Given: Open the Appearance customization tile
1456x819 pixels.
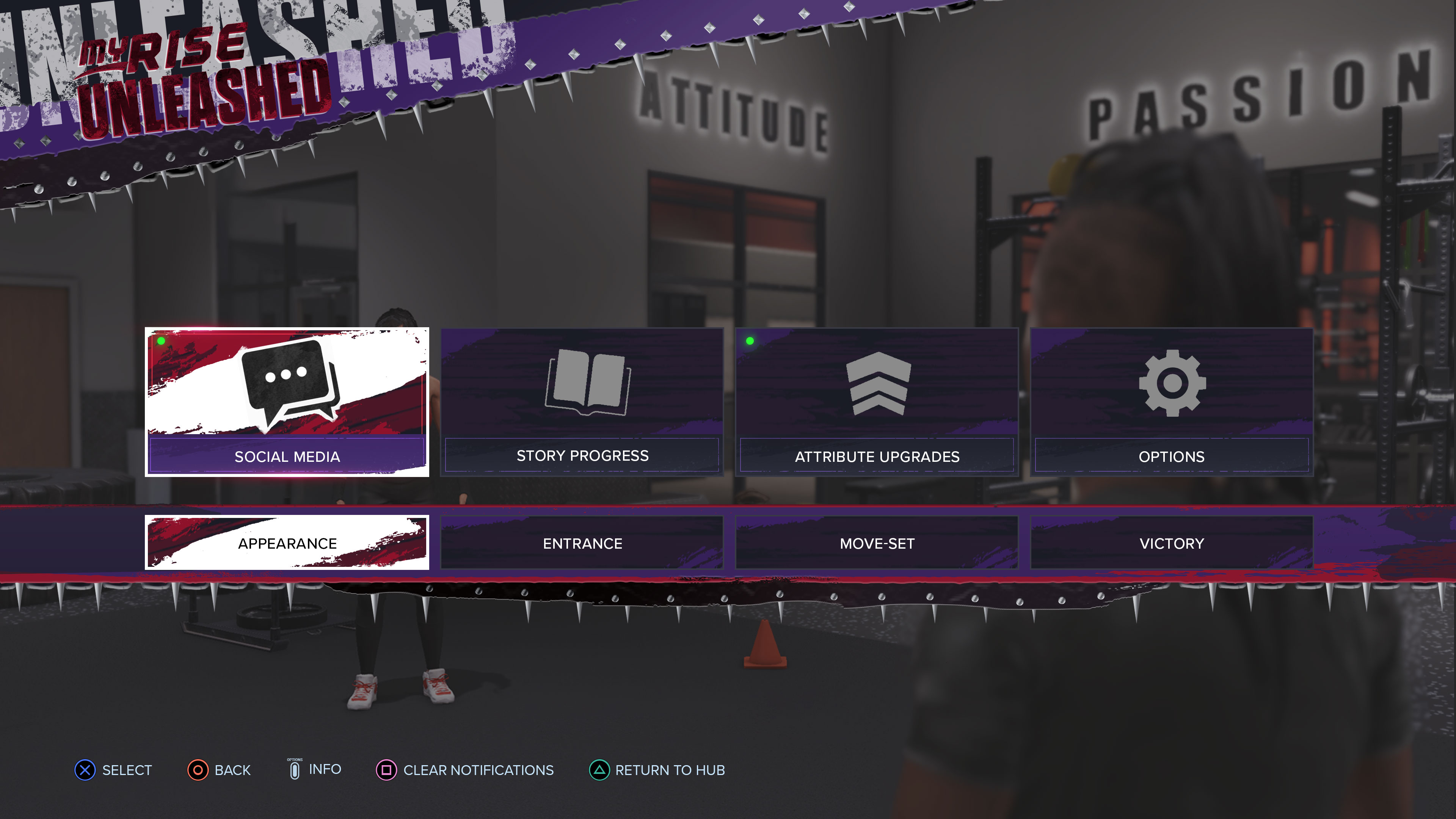Looking at the screenshot, I should [x=287, y=543].
